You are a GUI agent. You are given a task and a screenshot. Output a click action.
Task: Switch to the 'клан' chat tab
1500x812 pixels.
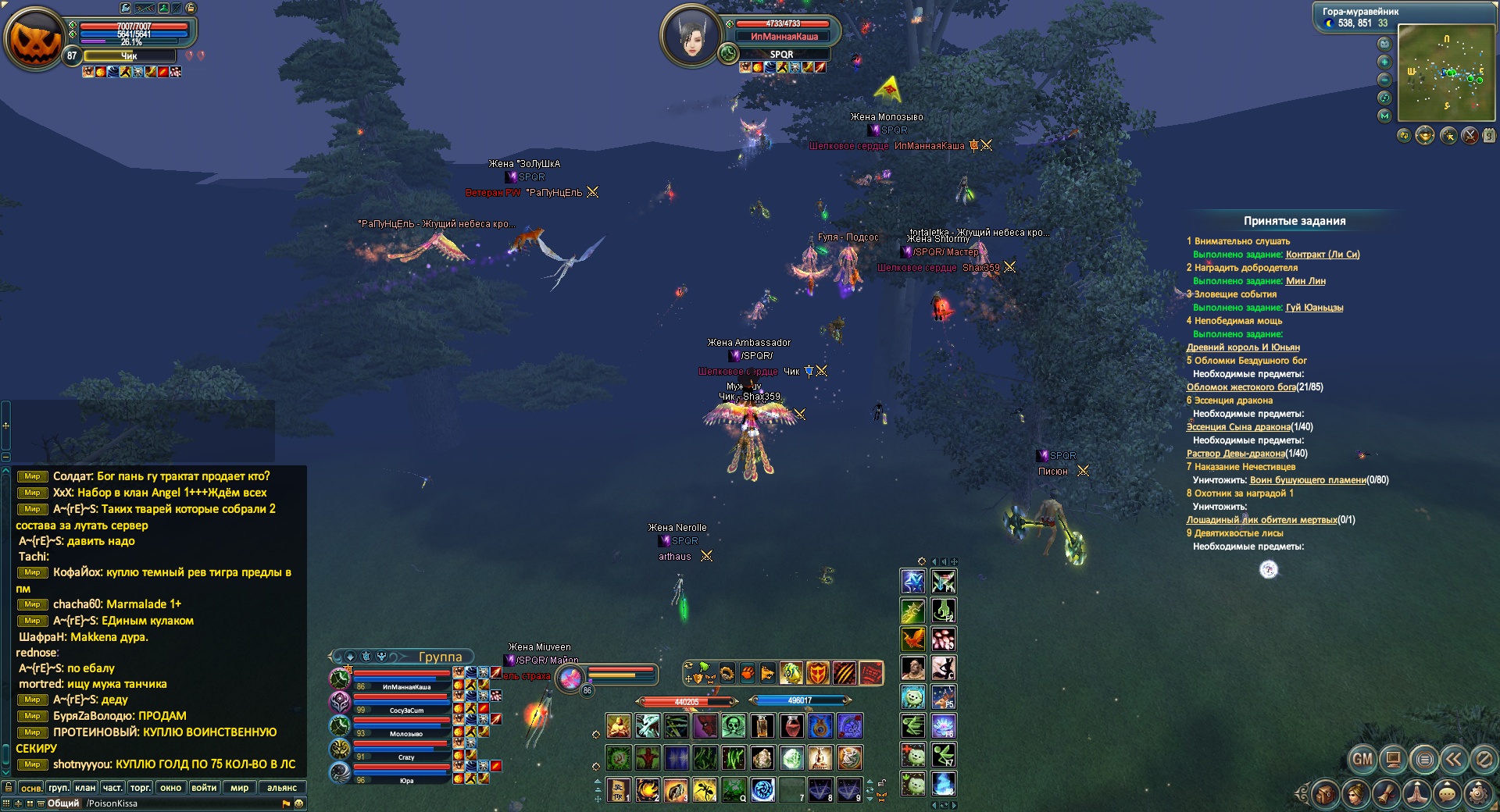tap(85, 788)
